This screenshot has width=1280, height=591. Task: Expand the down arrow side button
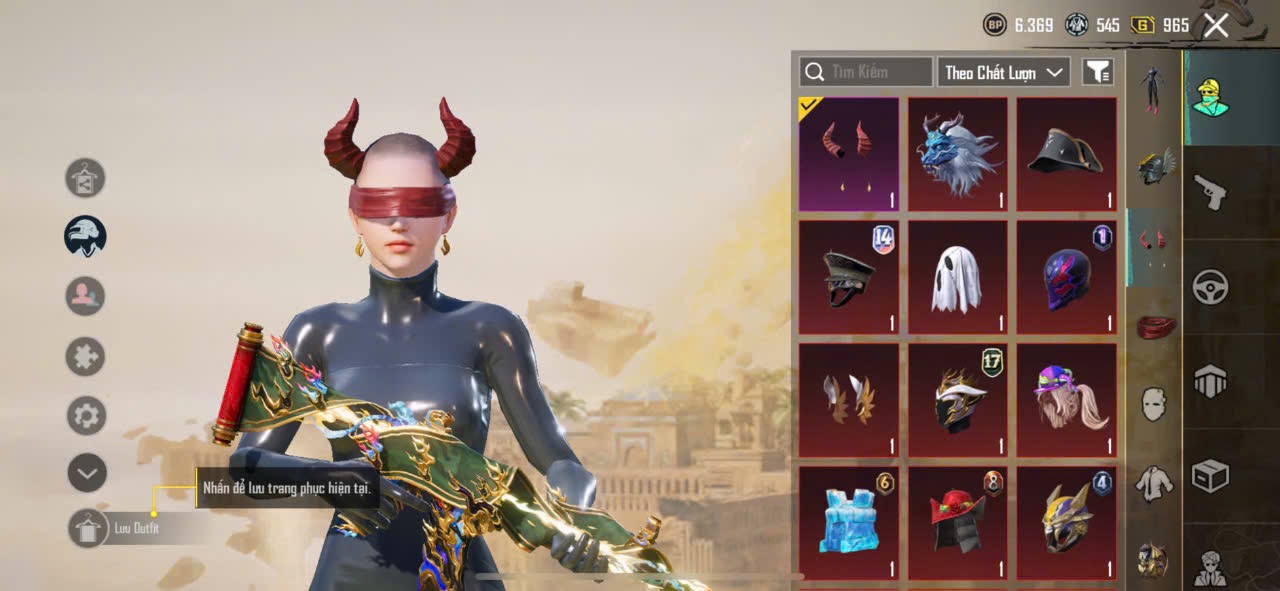tap(87, 473)
